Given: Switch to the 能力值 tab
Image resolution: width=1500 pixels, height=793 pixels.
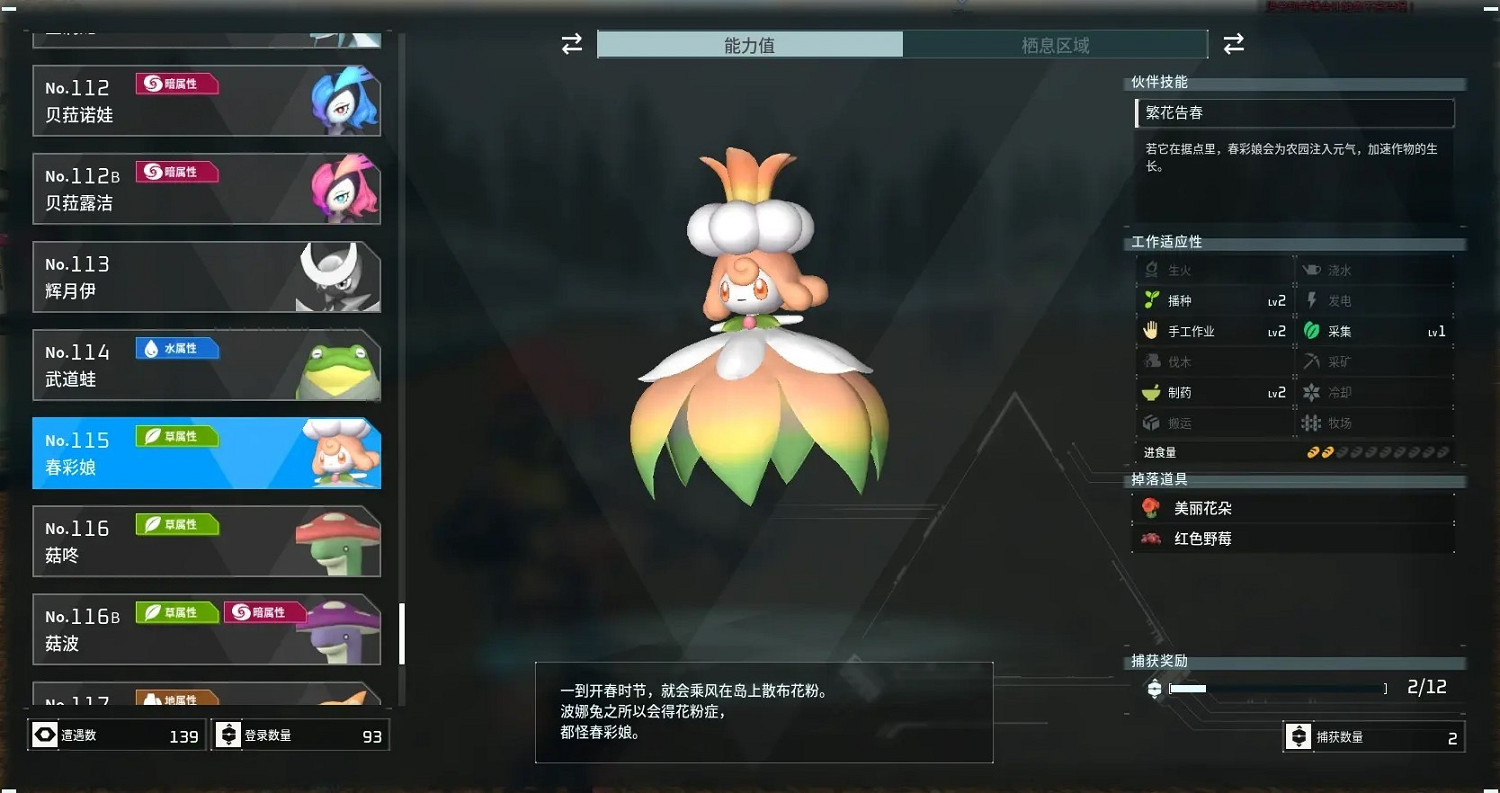Looking at the screenshot, I should click(750, 44).
